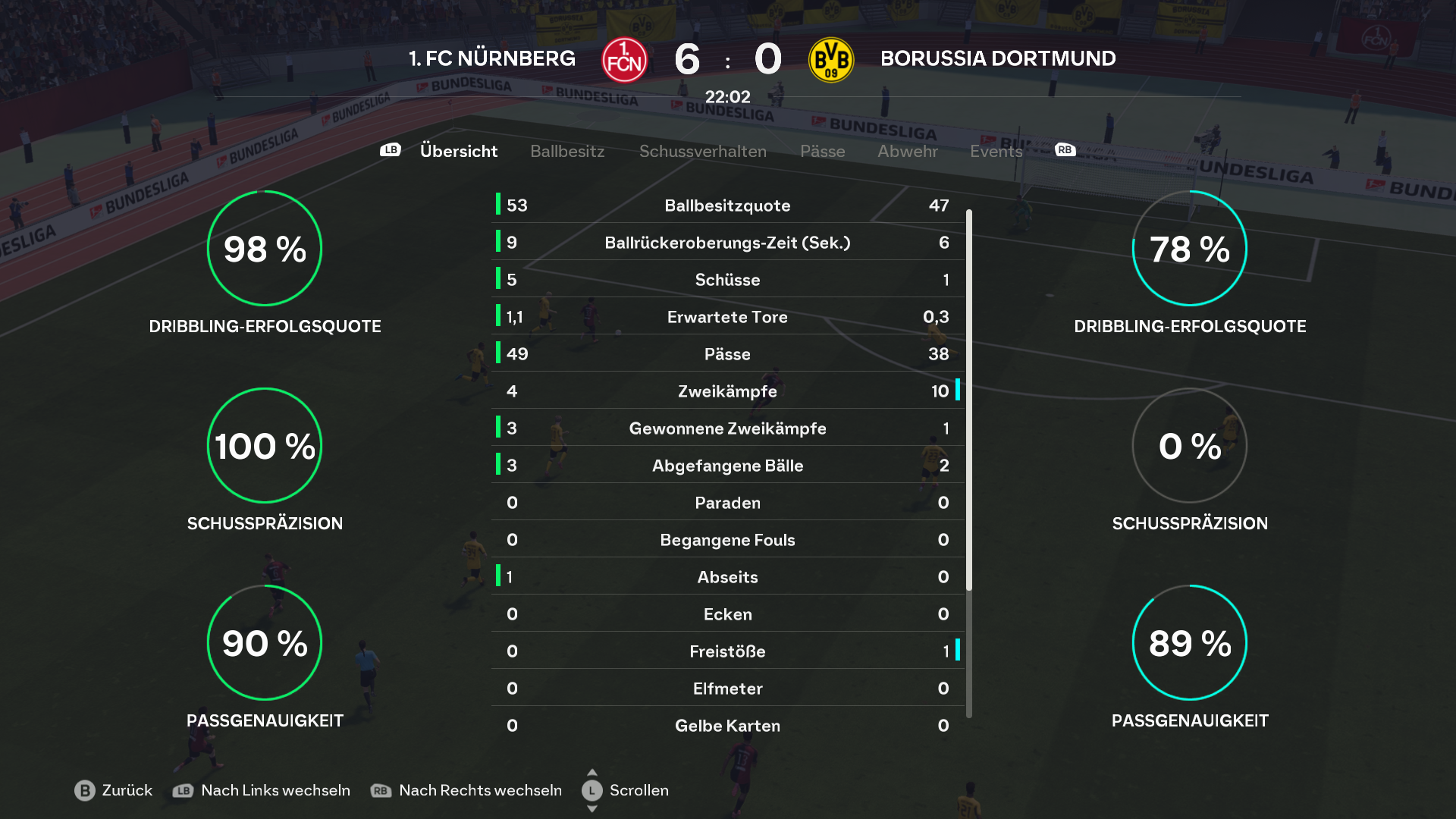Click the Erwartete Tore stat row
Screen dimensions: 1456x819
tap(727, 317)
